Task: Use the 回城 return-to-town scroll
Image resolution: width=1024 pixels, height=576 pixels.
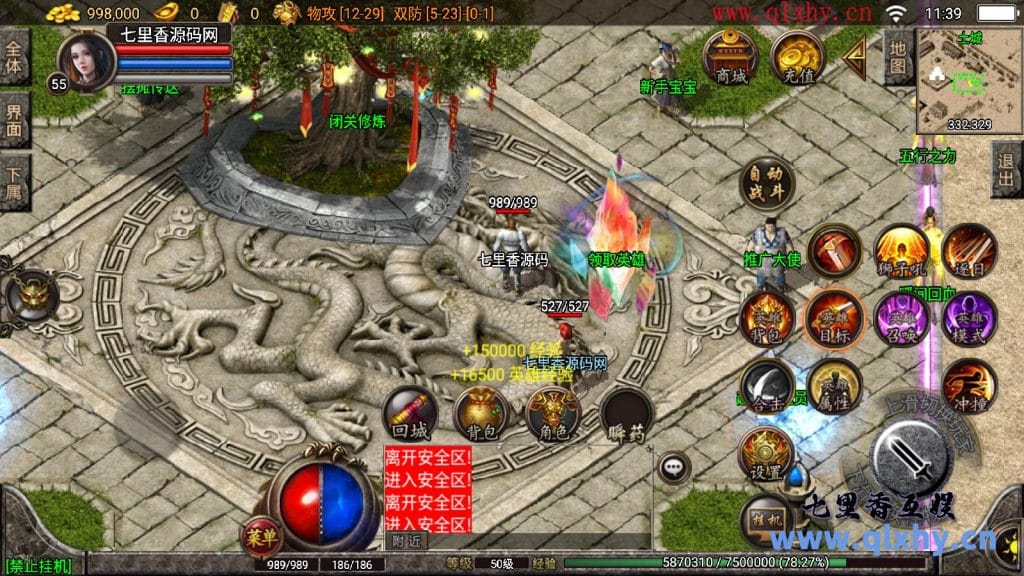Action: 410,415
